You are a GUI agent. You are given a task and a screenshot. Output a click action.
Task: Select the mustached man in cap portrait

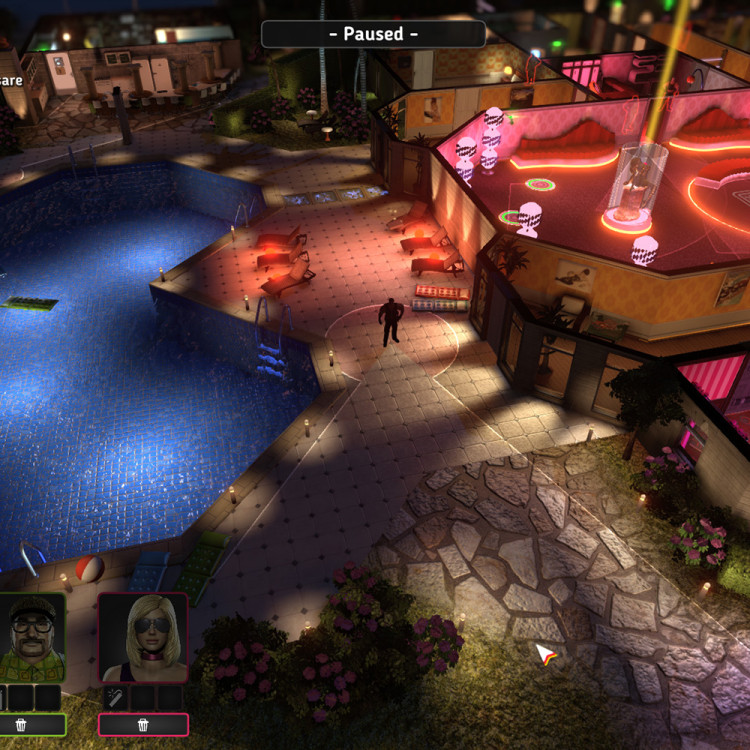click(x=30, y=637)
